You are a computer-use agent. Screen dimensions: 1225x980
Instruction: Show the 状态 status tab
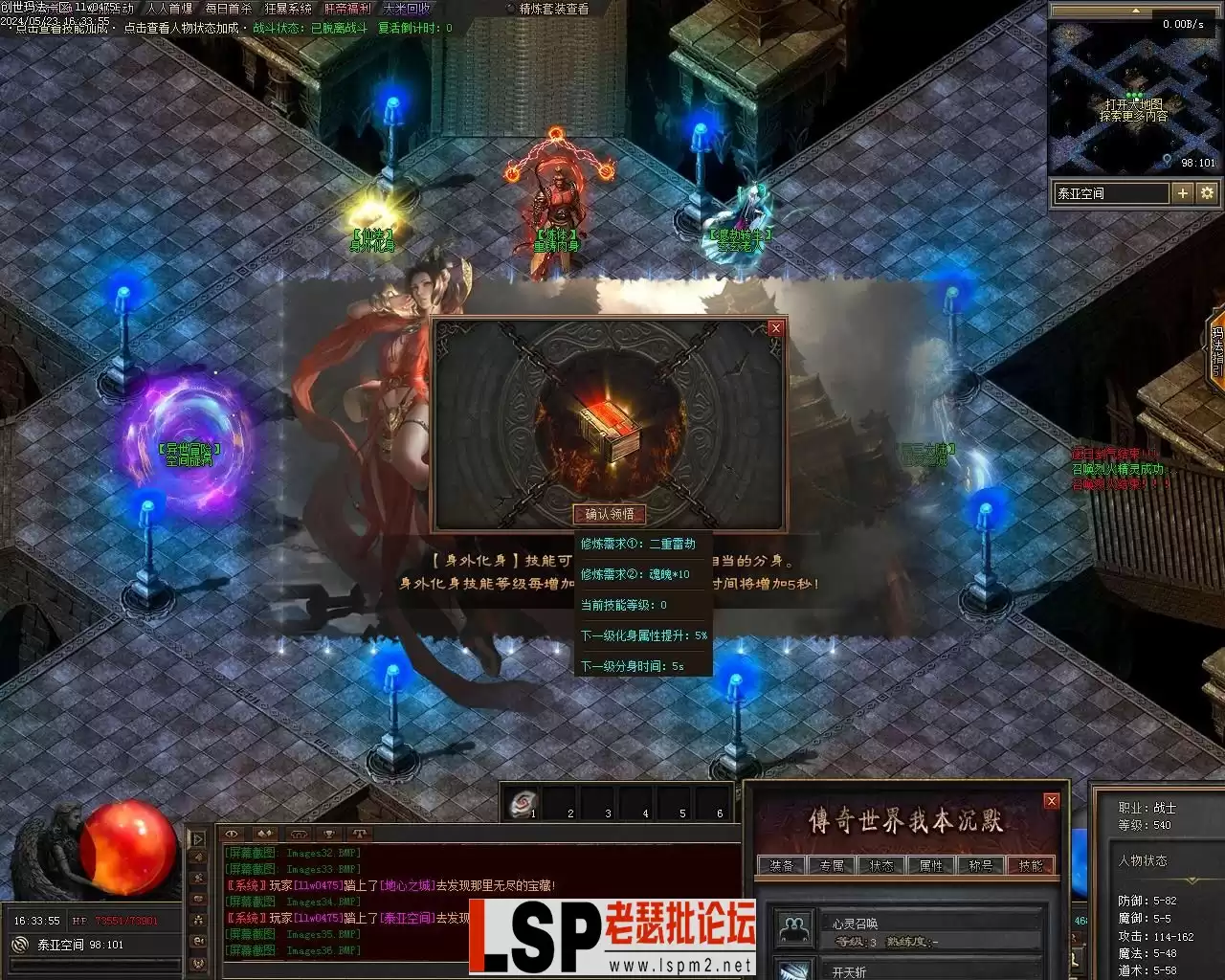(880, 865)
